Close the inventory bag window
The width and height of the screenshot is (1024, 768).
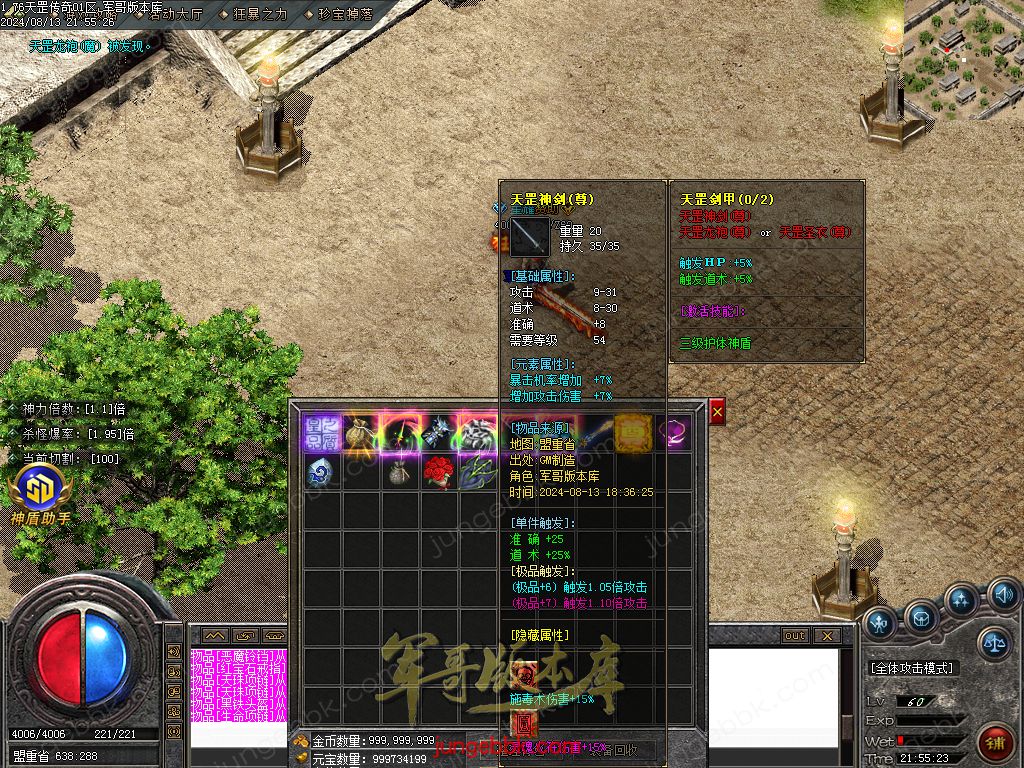pos(717,411)
